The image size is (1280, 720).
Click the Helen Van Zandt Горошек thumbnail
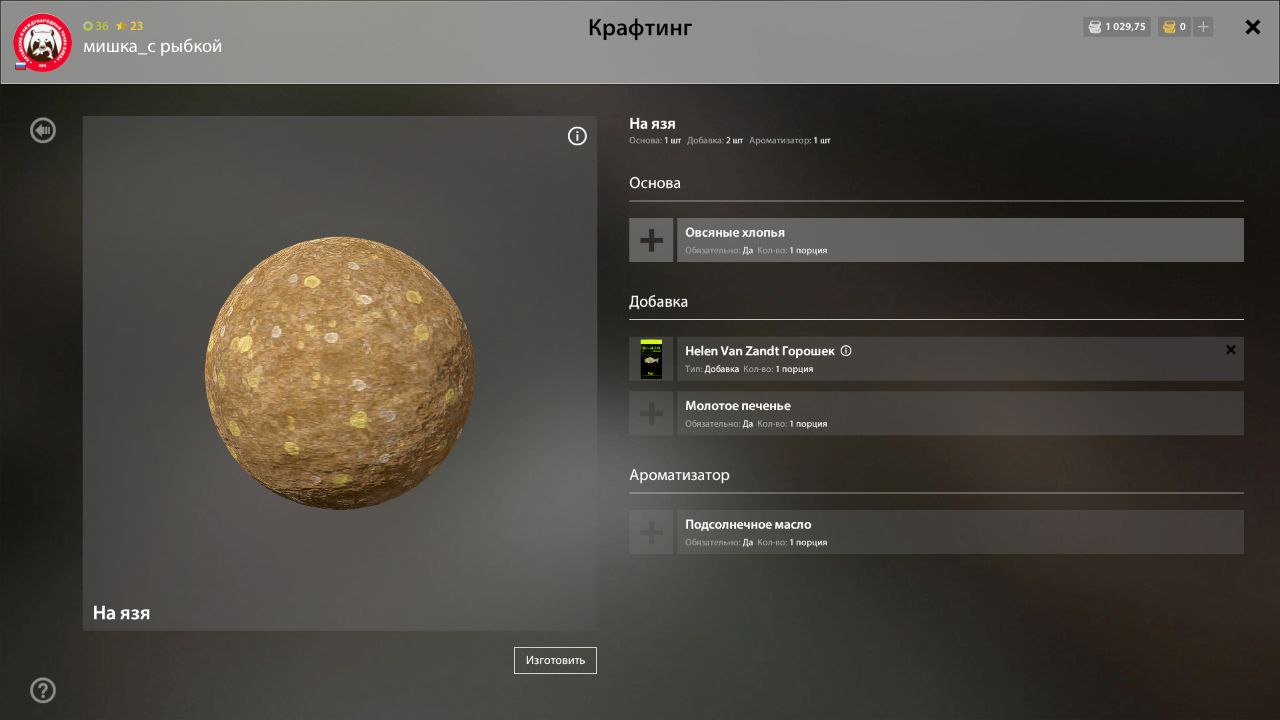[651, 358]
